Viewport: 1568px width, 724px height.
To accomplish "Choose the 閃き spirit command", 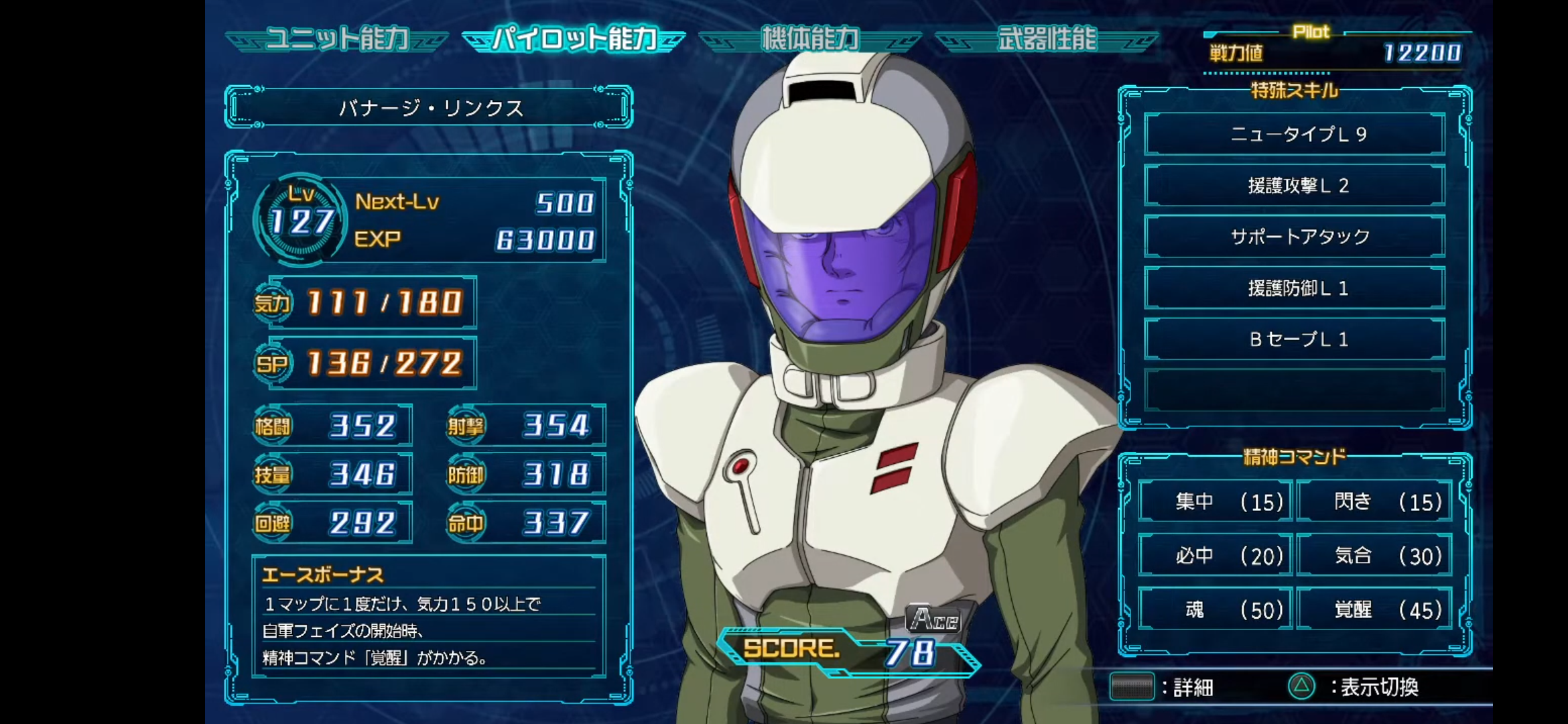I will click(1374, 501).
